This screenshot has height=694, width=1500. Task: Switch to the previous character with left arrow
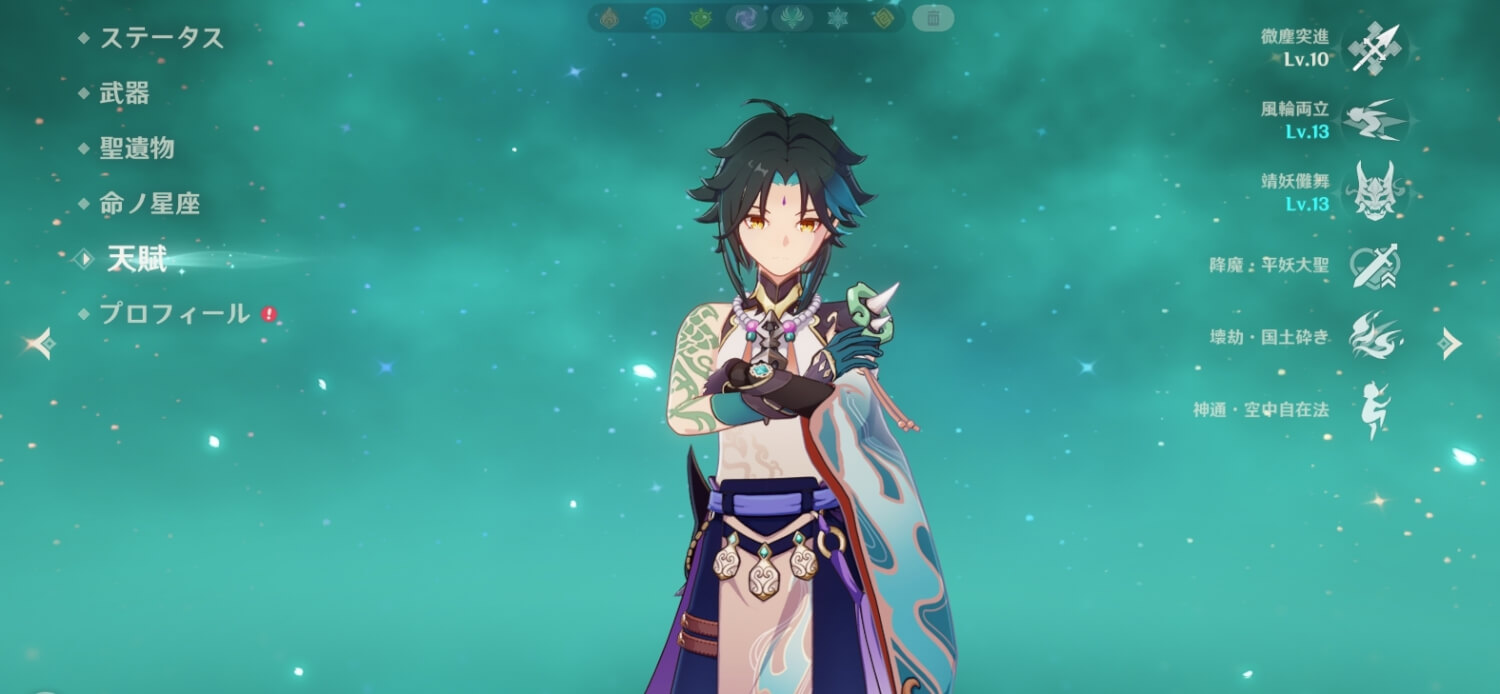point(40,344)
